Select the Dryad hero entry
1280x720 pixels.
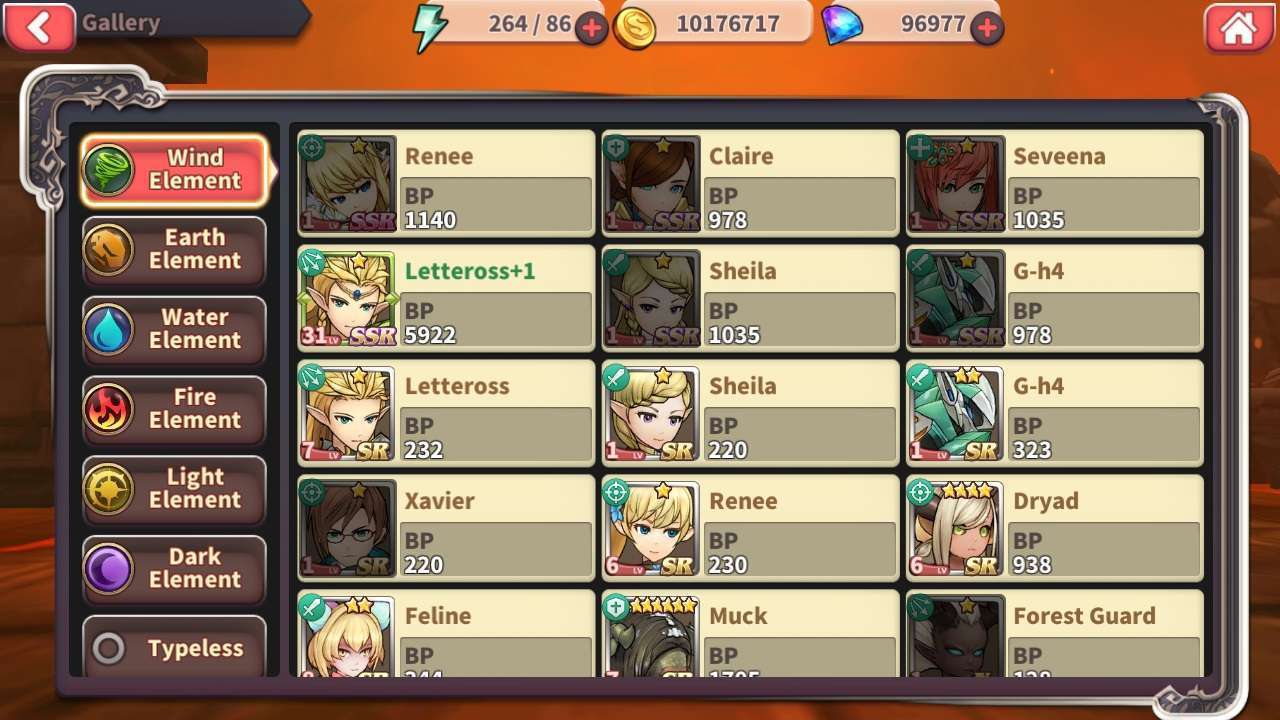pyautogui.click(x=1054, y=528)
